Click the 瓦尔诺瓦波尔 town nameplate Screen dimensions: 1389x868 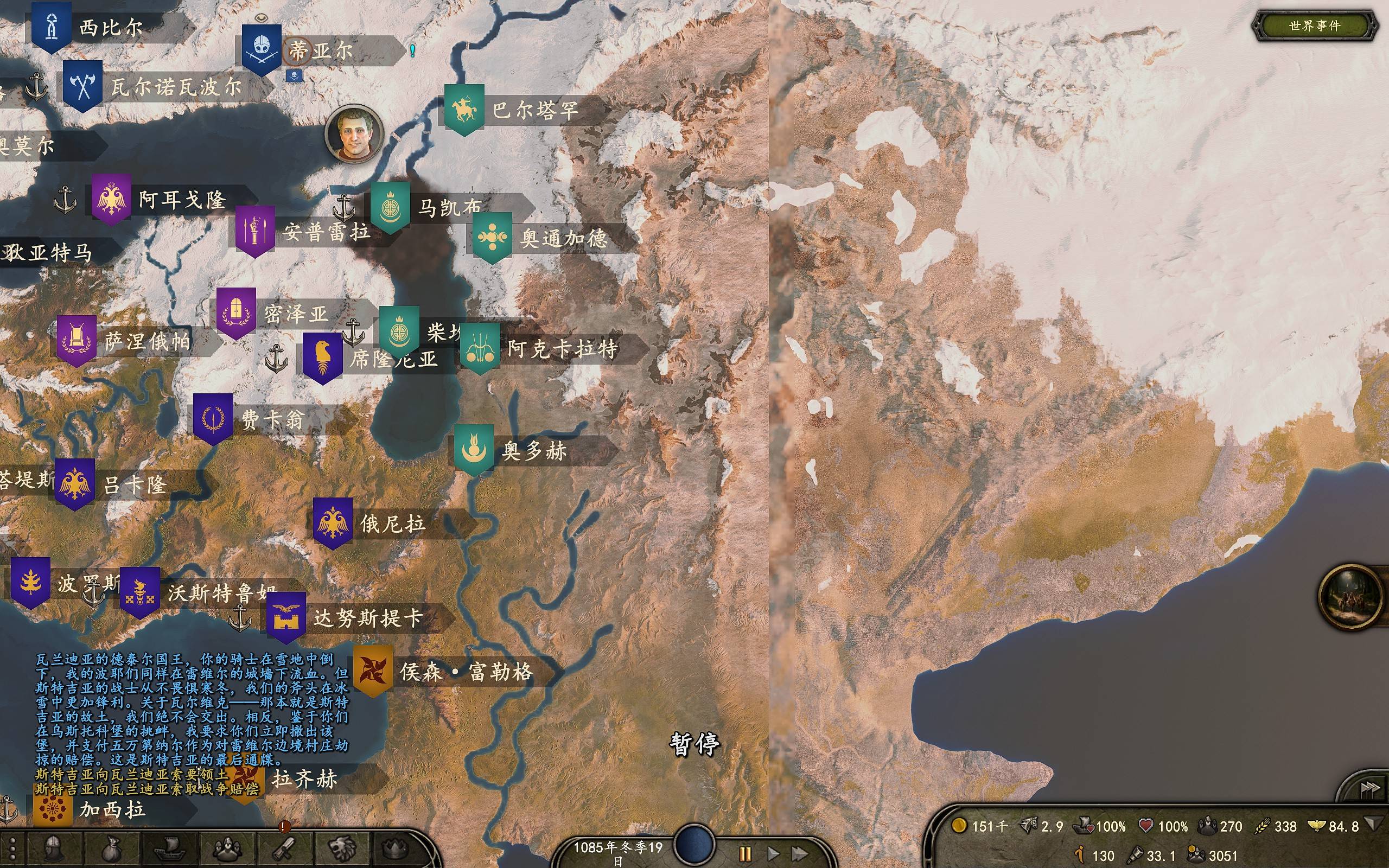click(x=175, y=87)
